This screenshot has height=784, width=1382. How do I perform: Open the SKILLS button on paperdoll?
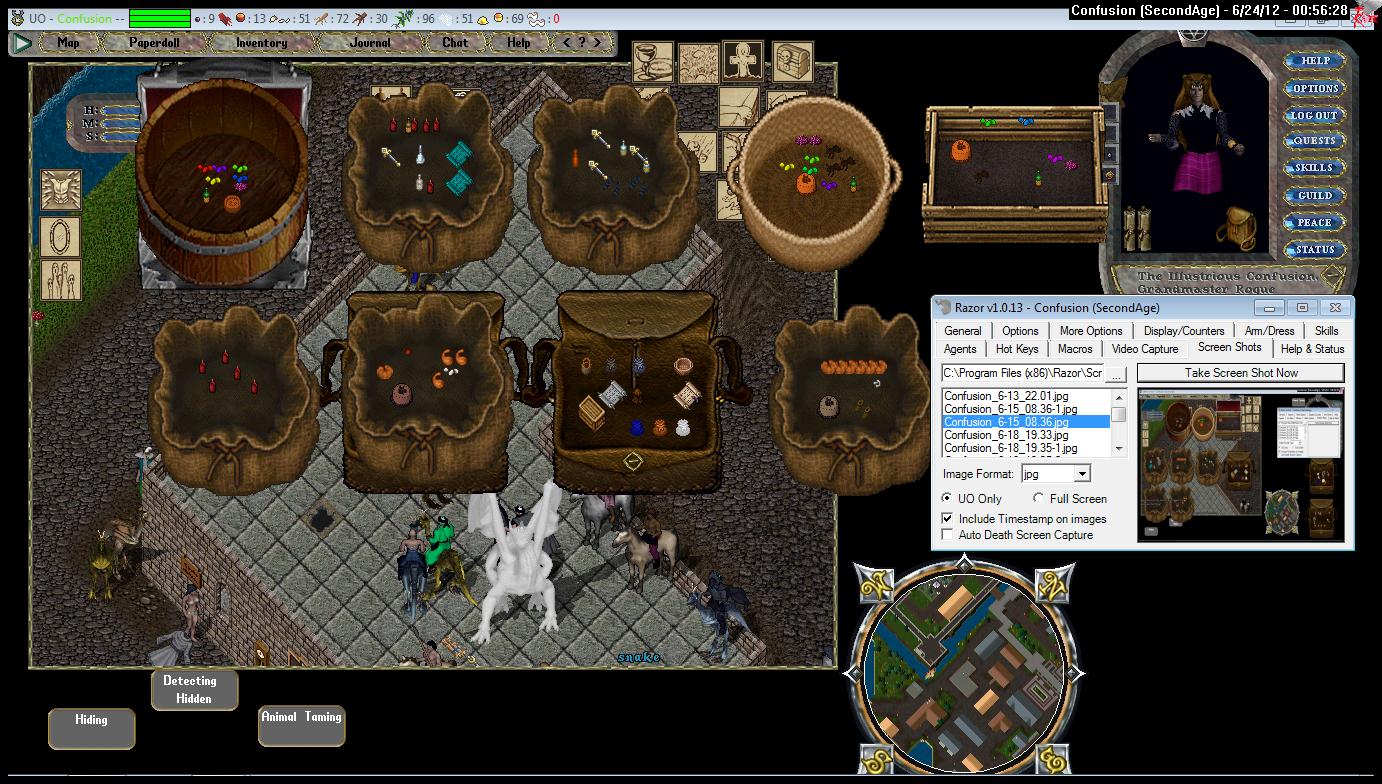pyautogui.click(x=1315, y=168)
